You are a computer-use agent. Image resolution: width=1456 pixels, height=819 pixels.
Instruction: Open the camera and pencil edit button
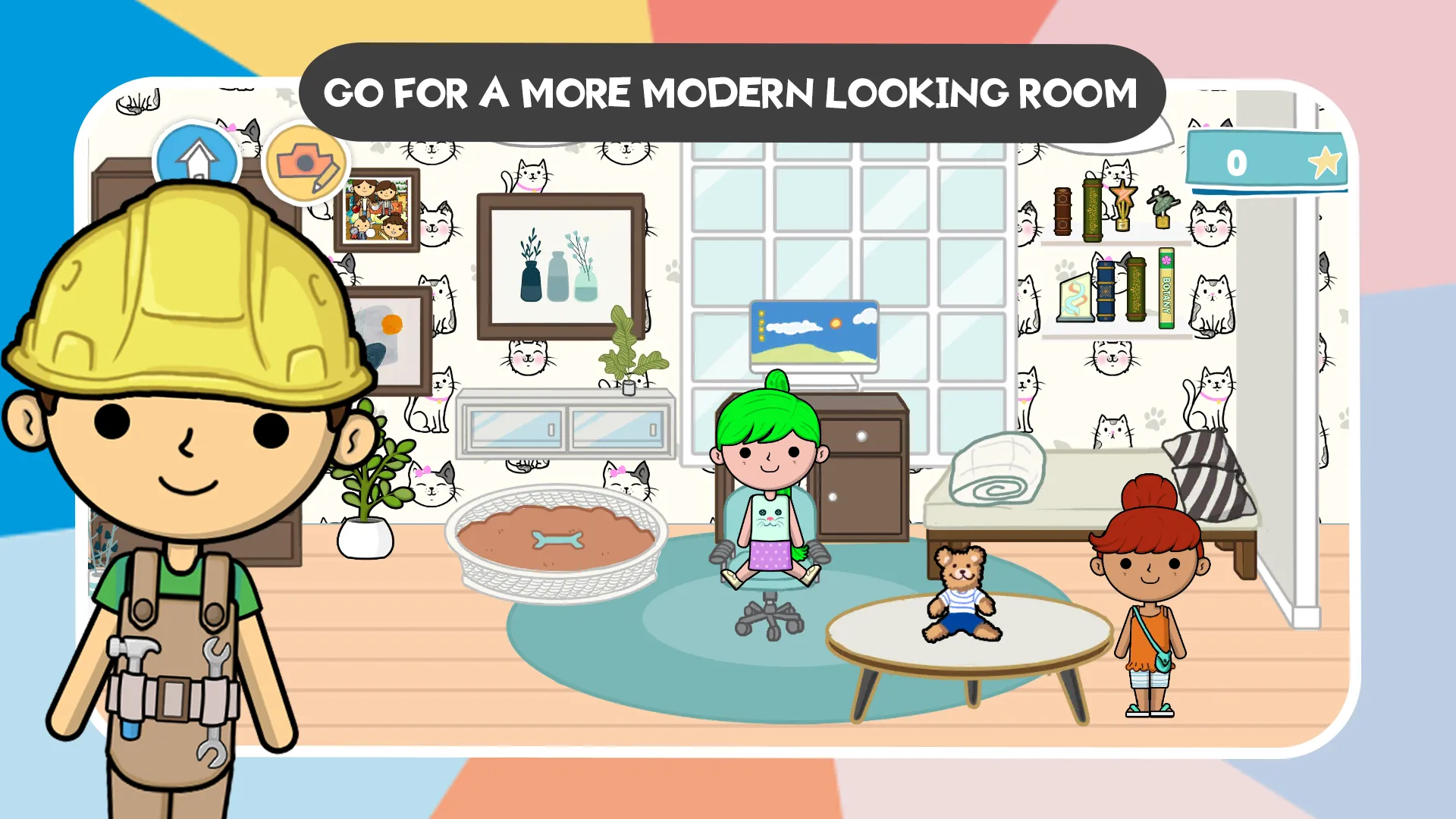coord(306,164)
